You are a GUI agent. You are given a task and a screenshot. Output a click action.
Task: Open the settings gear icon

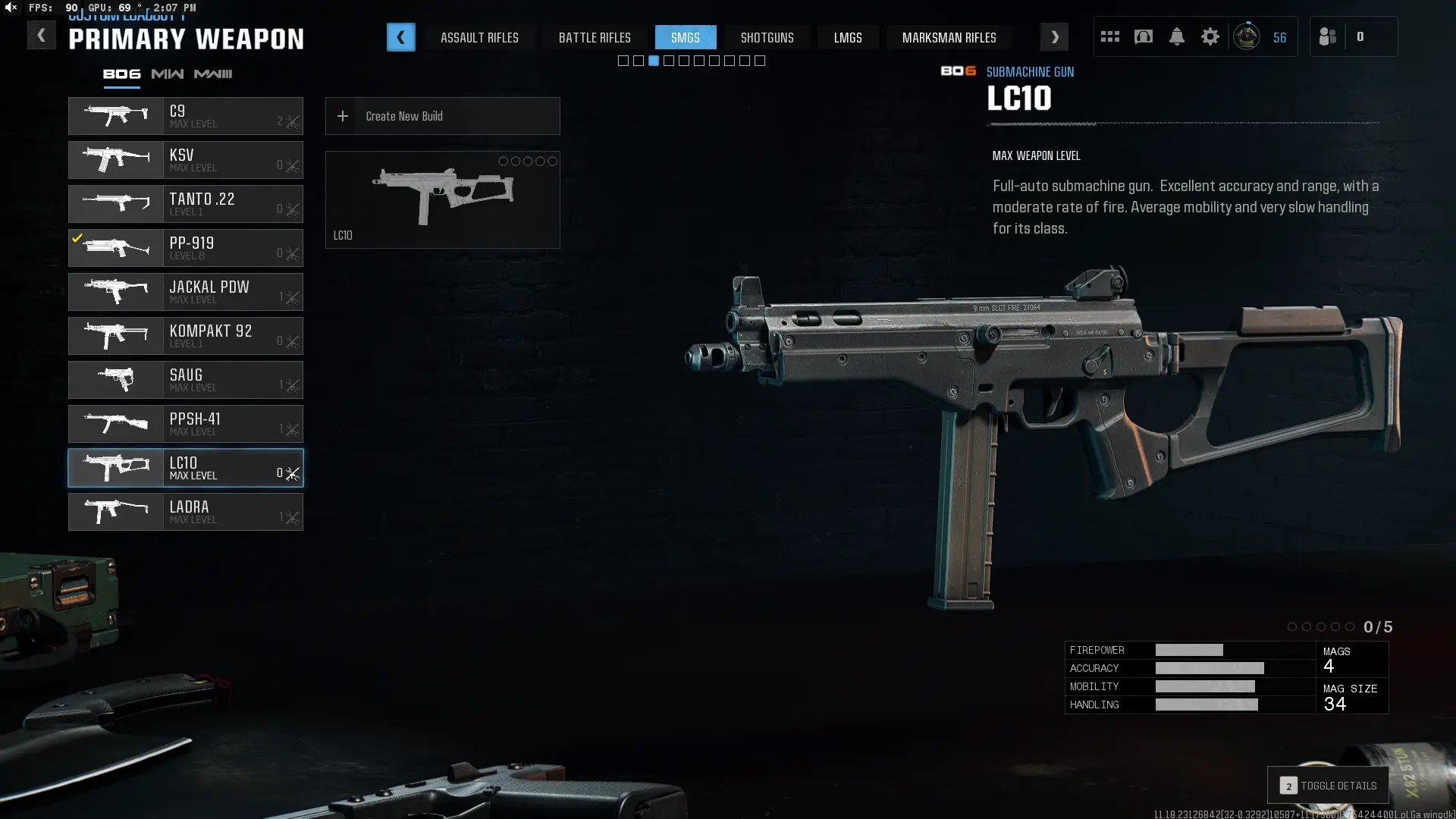coord(1210,36)
